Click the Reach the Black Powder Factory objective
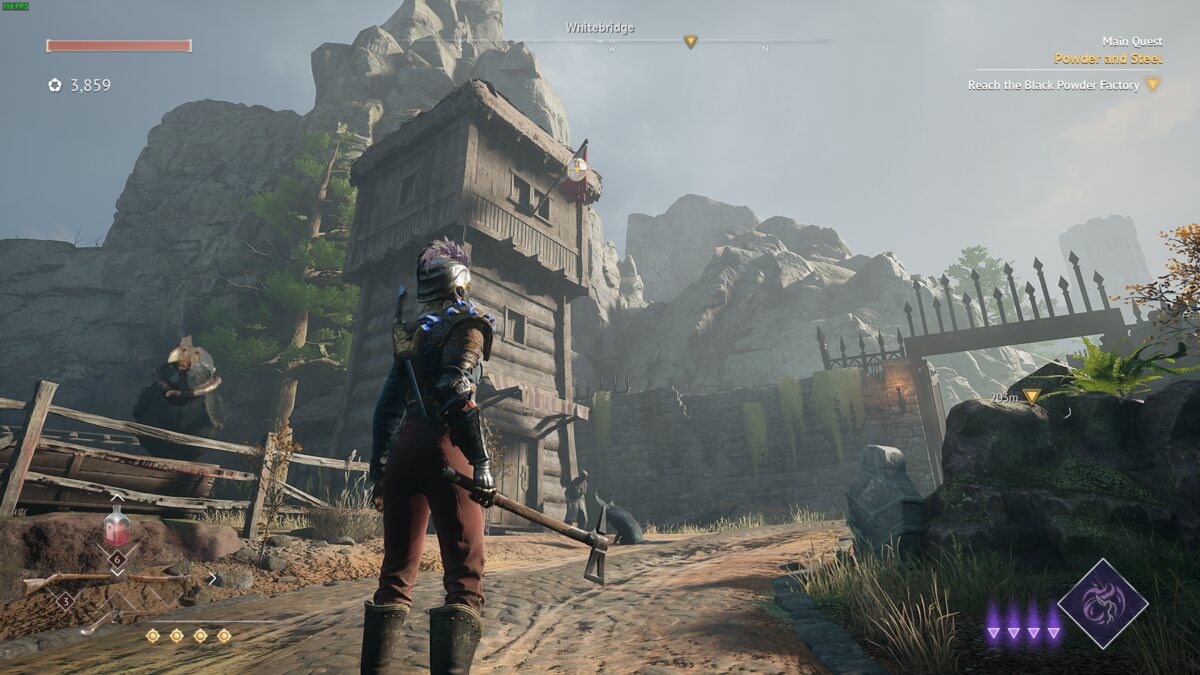 click(x=1053, y=85)
